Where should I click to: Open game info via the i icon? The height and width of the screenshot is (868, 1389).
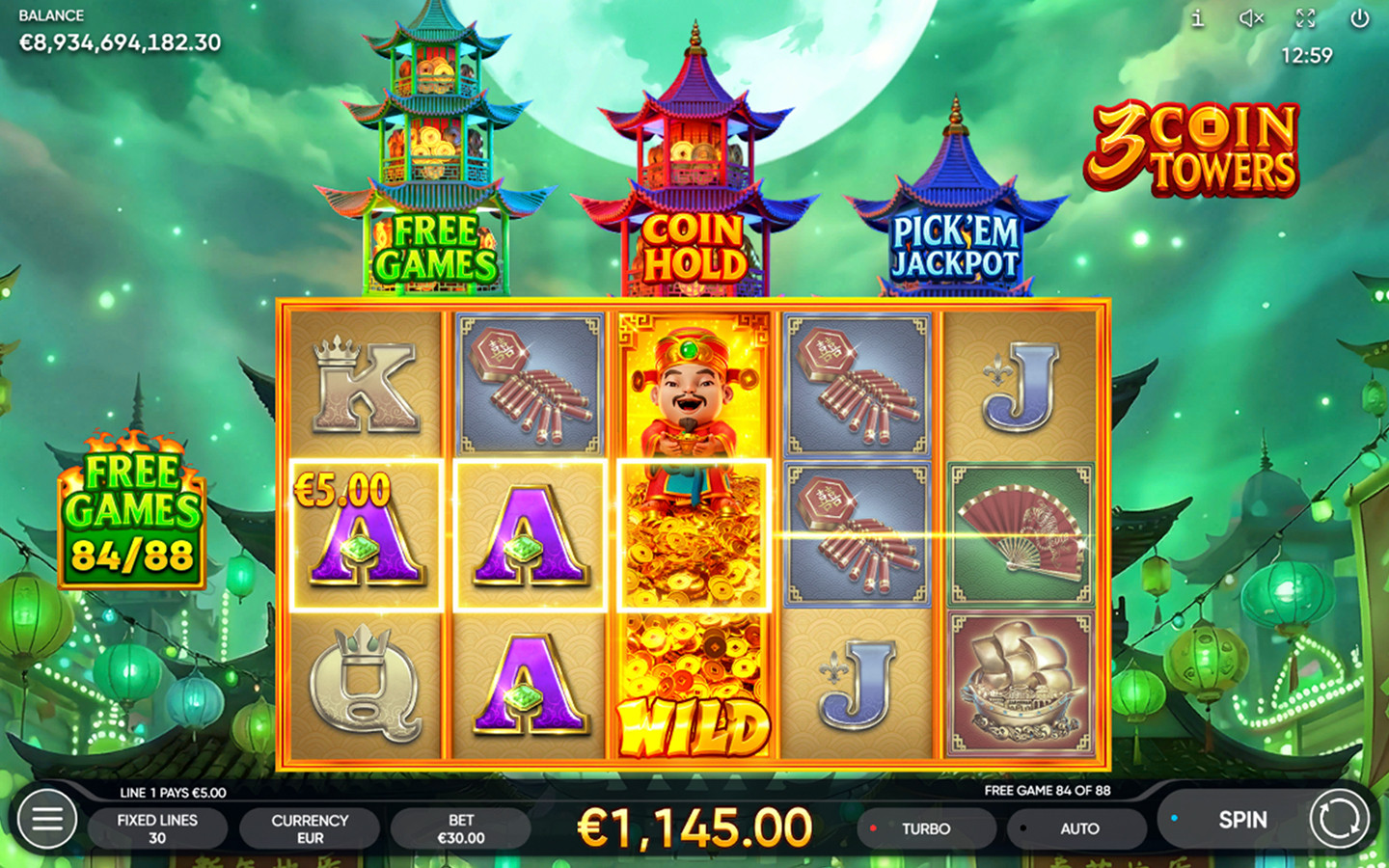tap(1198, 17)
